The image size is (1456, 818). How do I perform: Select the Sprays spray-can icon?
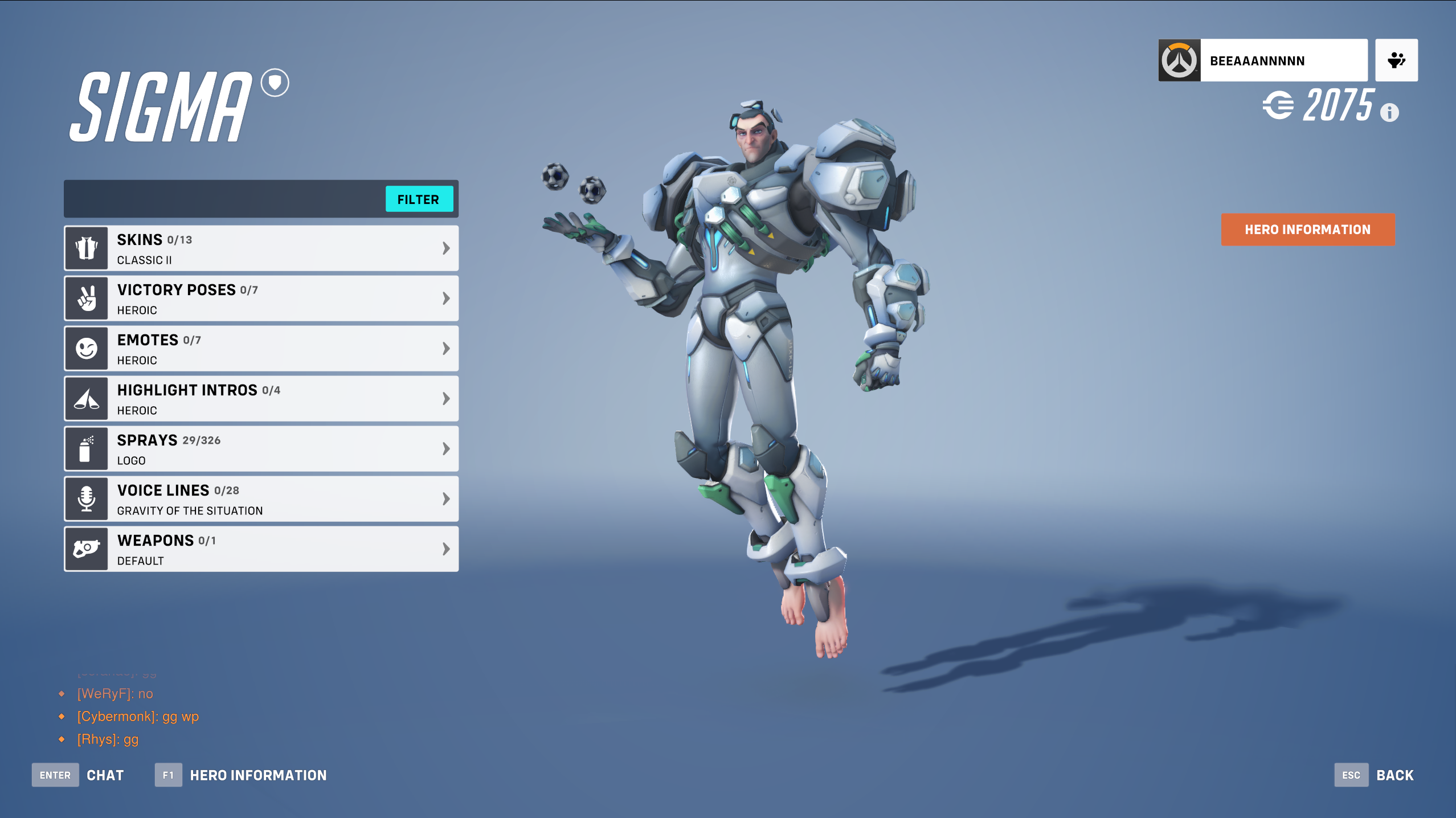86,448
